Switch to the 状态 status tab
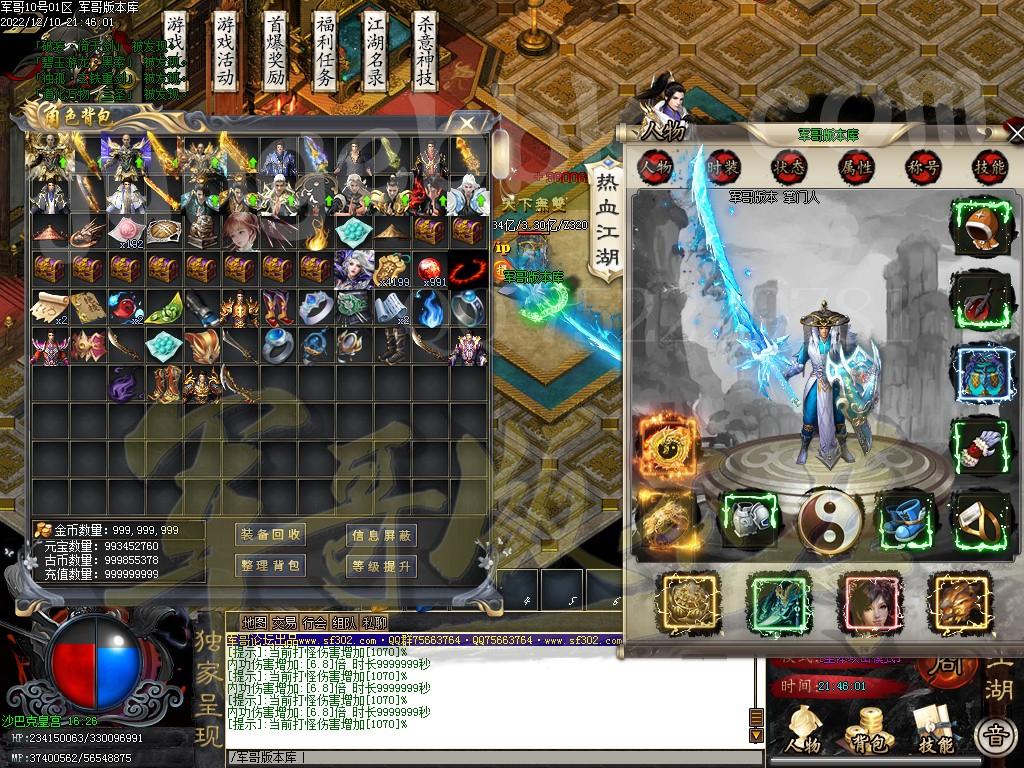Screen dimensions: 1024x768 coord(788,167)
